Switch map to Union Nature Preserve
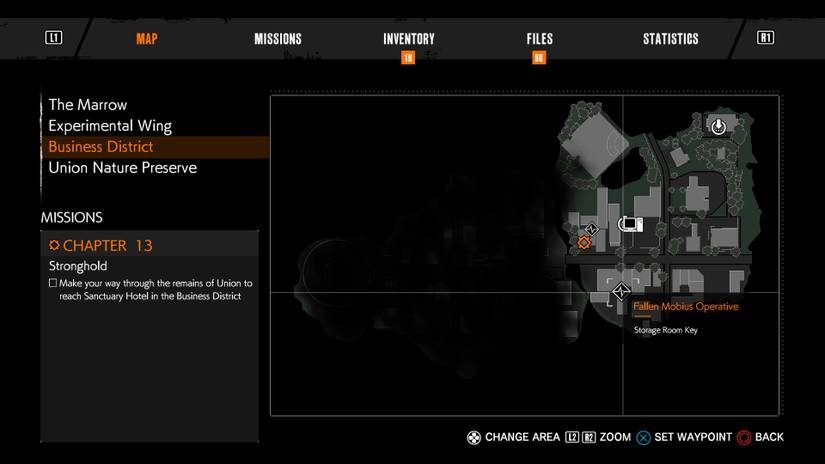This screenshot has height=464, width=825. coord(122,168)
